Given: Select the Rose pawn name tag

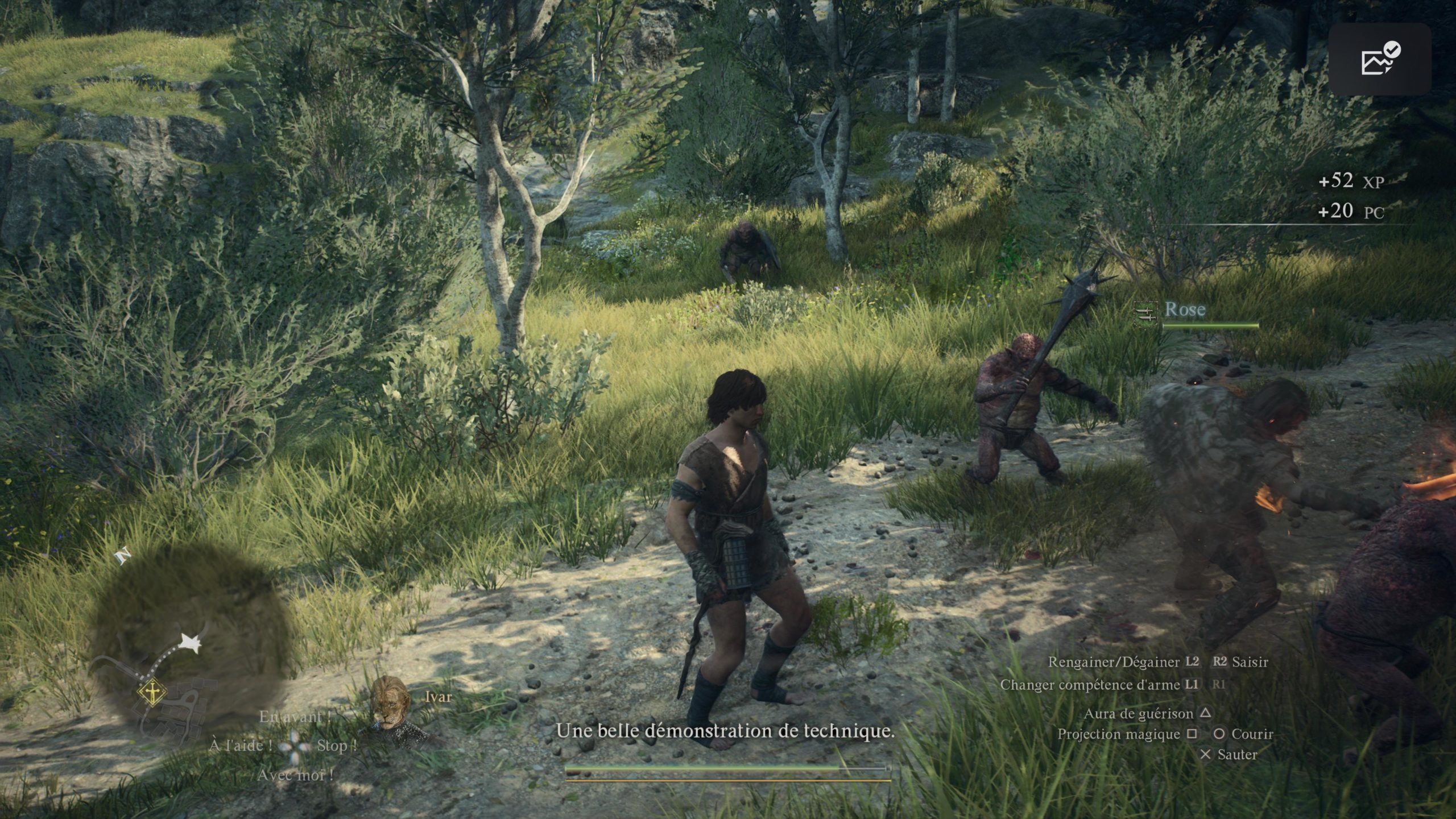Looking at the screenshot, I should [x=1184, y=309].
